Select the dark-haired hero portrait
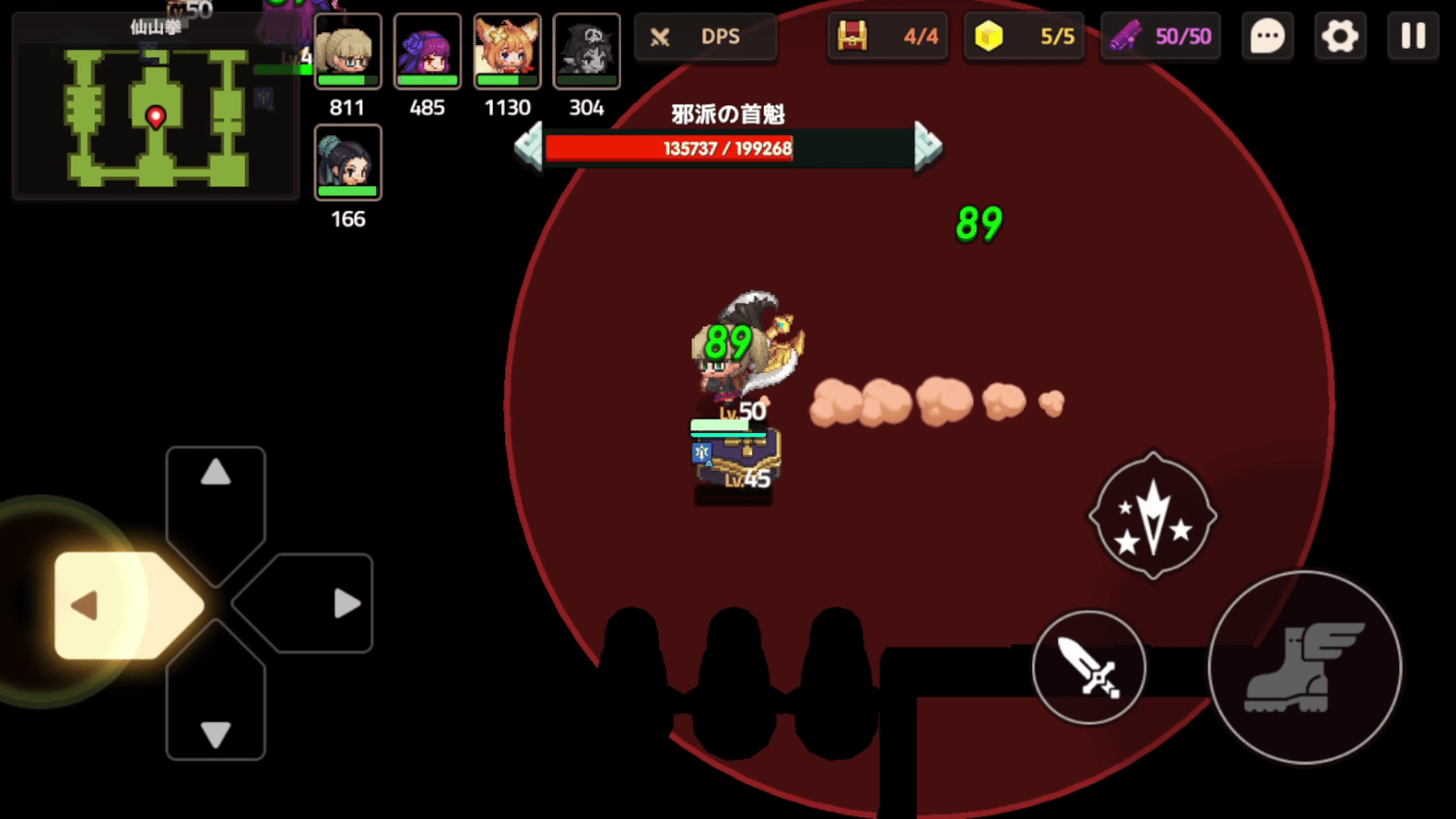This screenshot has height=819, width=1456. click(348, 163)
